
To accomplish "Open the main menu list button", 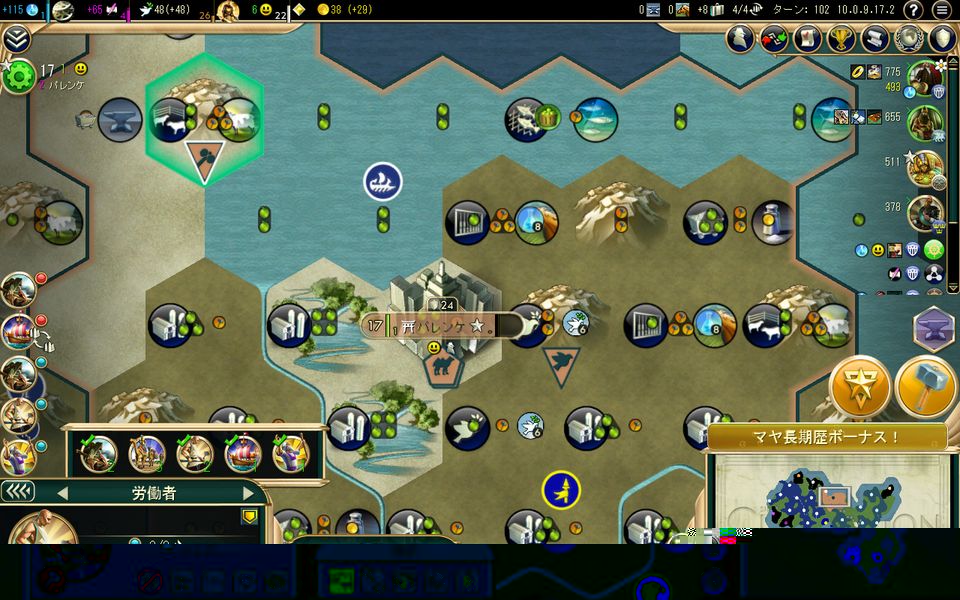I will pyautogui.click(x=941, y=10).
